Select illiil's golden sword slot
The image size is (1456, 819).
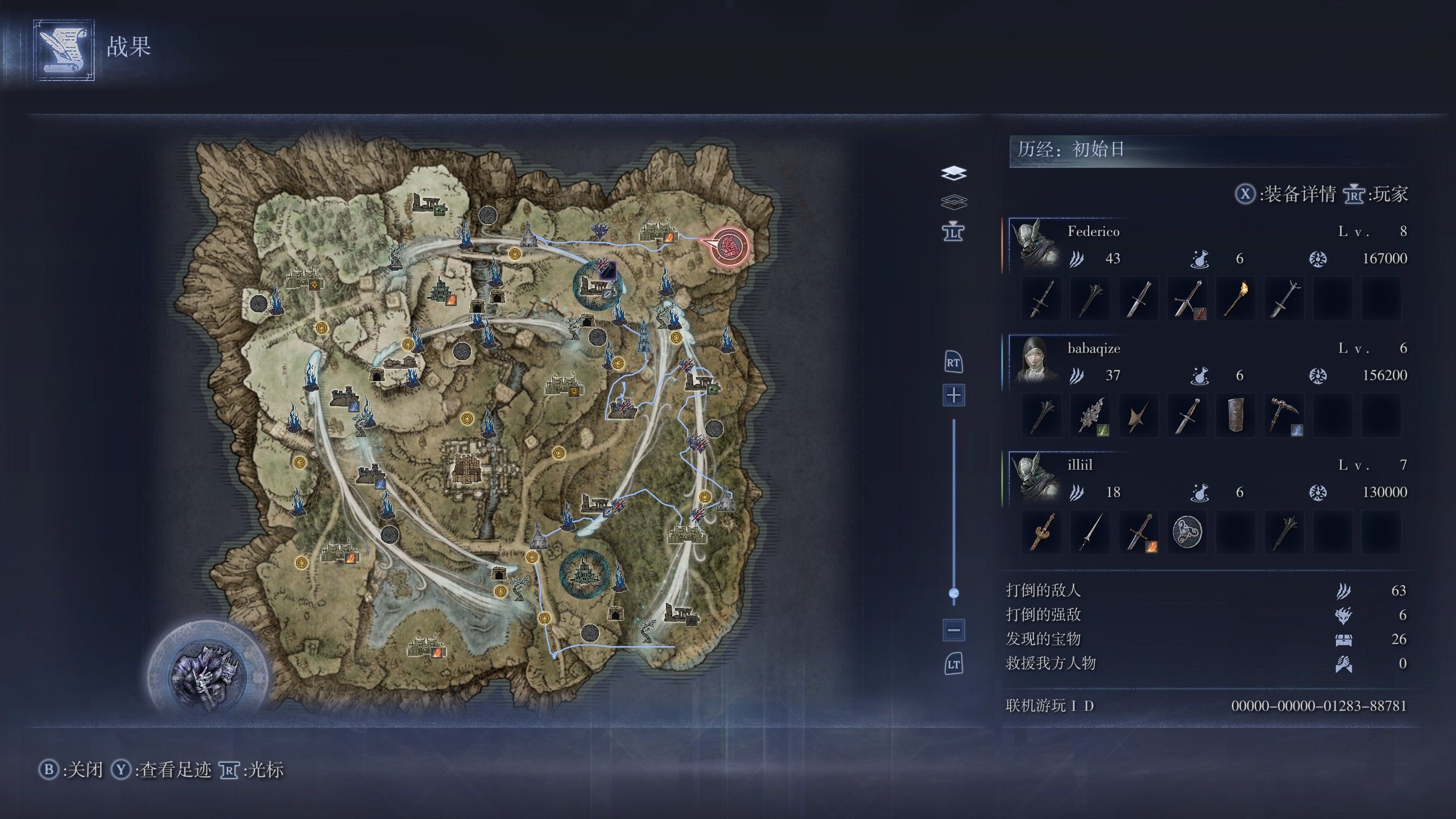pyautogui.click(x=1041, y=532)
